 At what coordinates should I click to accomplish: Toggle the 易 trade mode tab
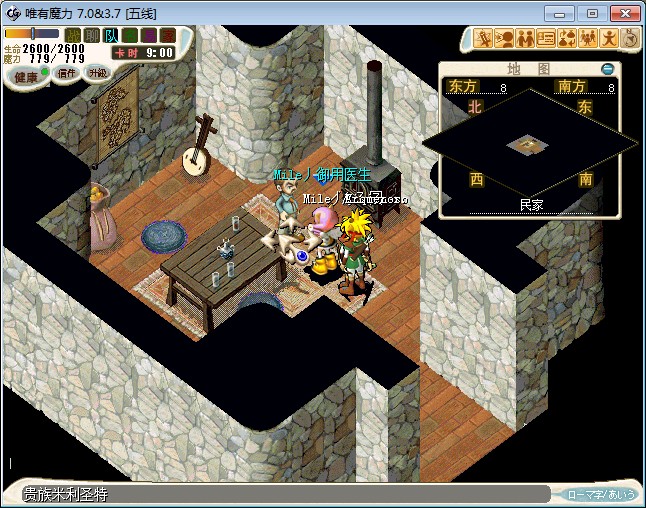click(148, 35)
